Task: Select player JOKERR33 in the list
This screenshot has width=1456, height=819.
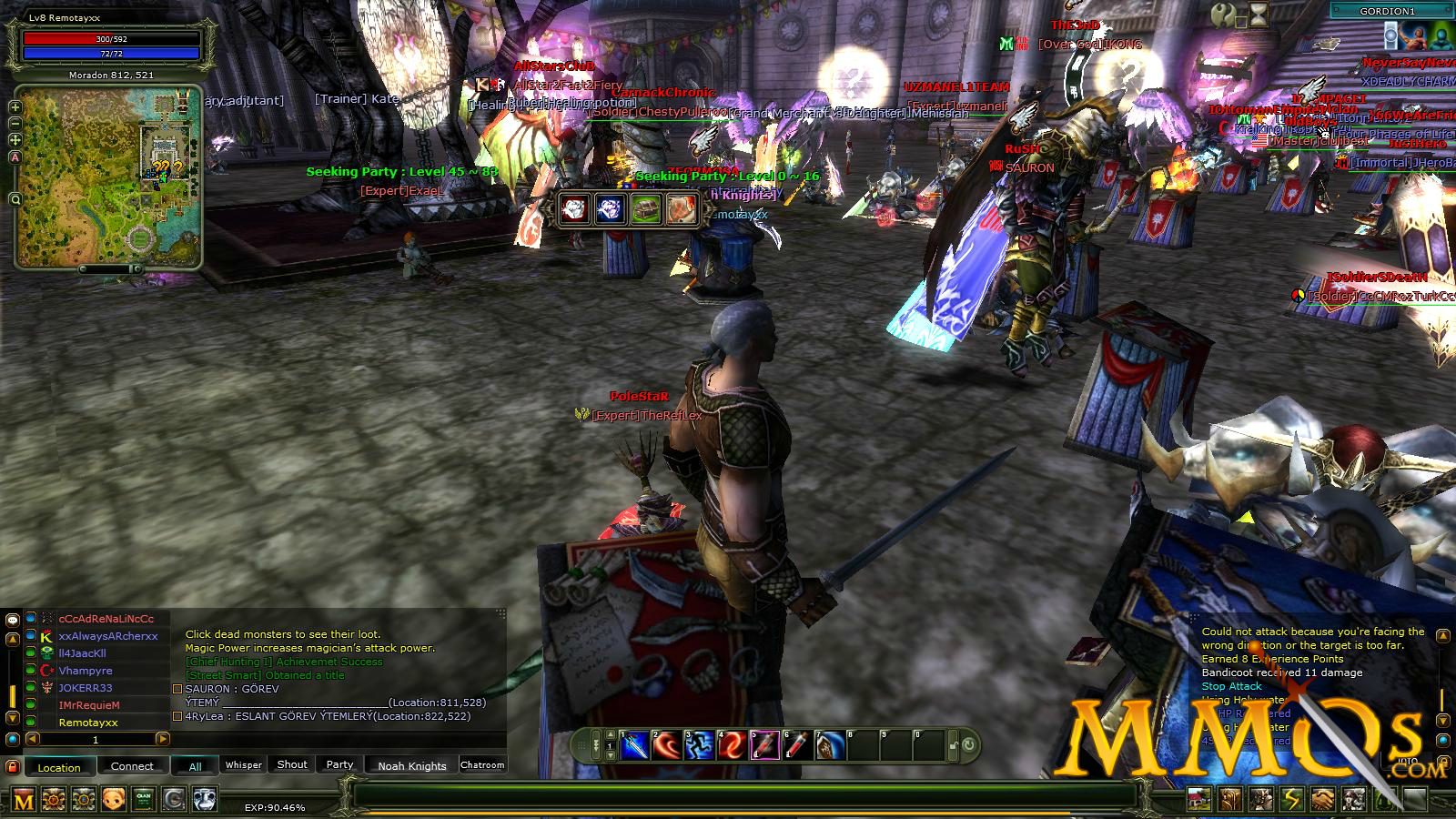Action: pos(86,688)
